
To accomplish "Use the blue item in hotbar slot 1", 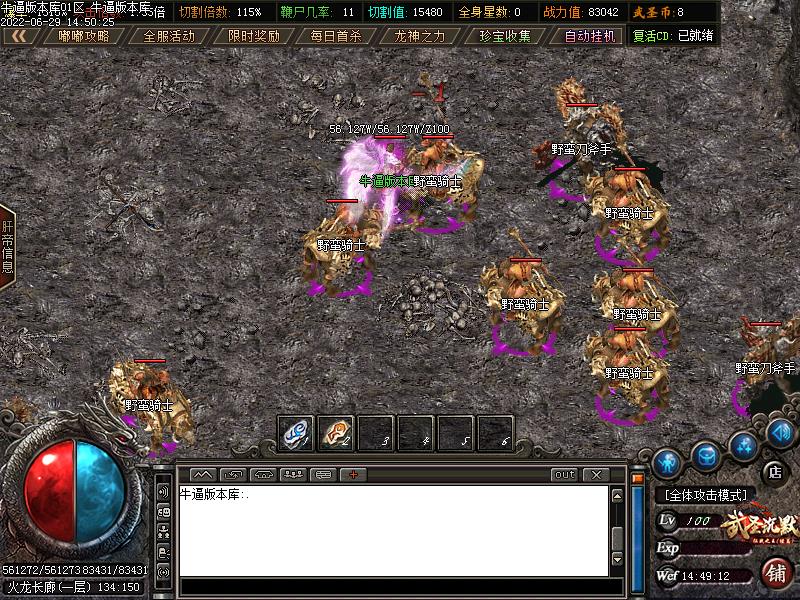I will point(295,433).
